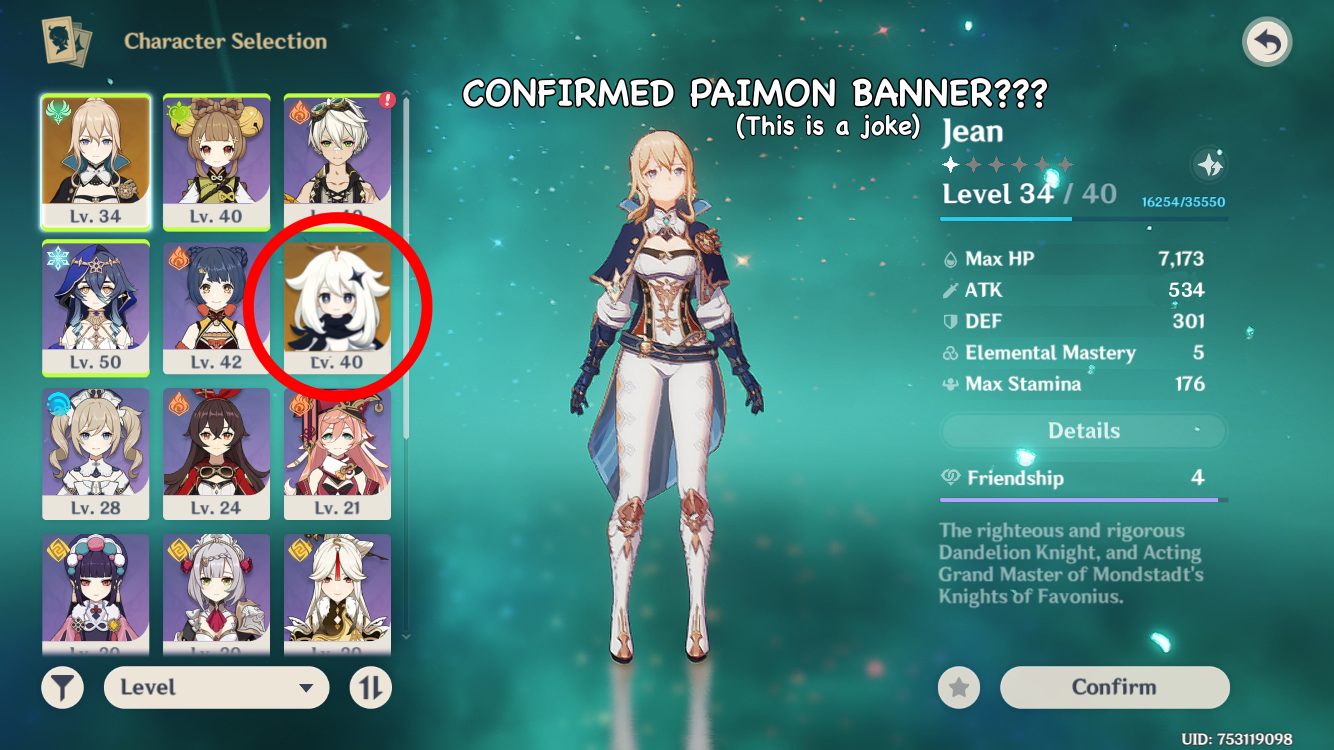
Task: Click the Friendship icon beside the Friendship label
Action: [x=953, y=477]
